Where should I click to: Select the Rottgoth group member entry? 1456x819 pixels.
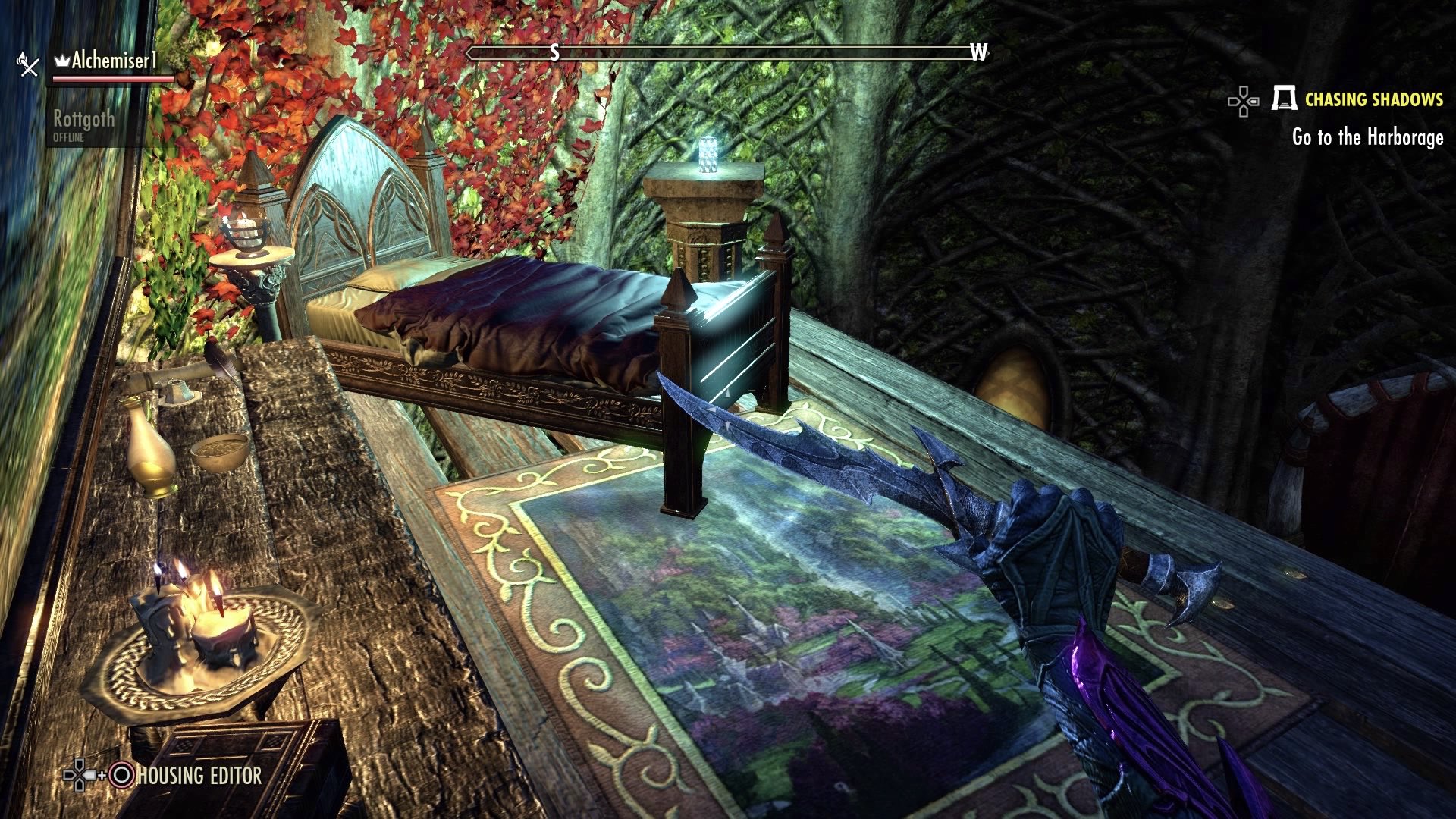(x=85, y=119)
